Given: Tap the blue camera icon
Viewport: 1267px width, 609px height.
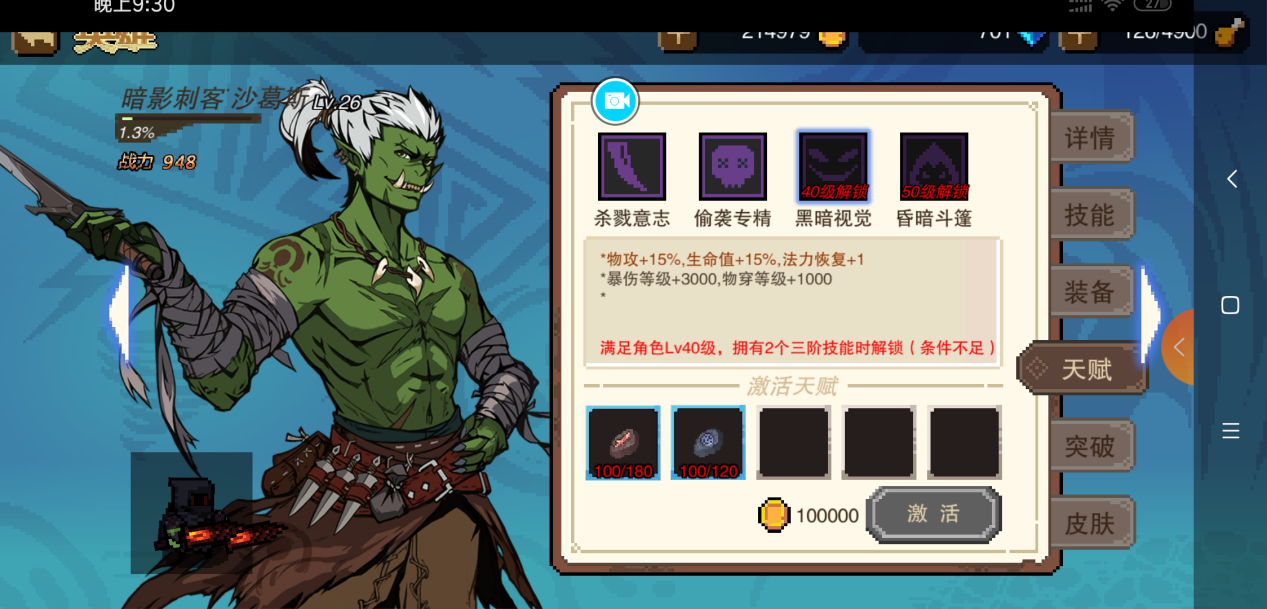Looking at the screenshot, I should coord(615,101).
